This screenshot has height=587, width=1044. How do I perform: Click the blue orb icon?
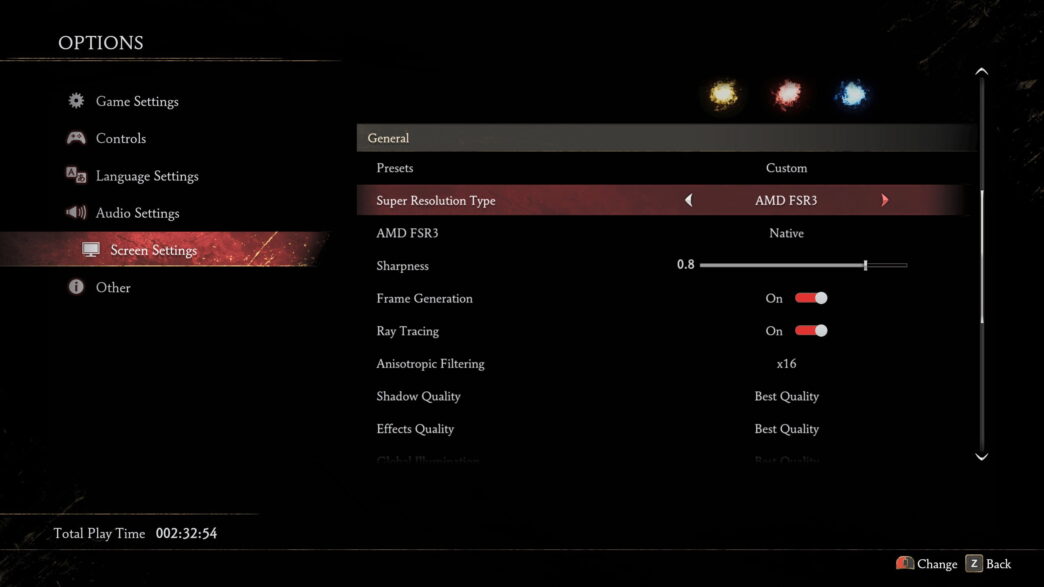(x=852, y=95)
